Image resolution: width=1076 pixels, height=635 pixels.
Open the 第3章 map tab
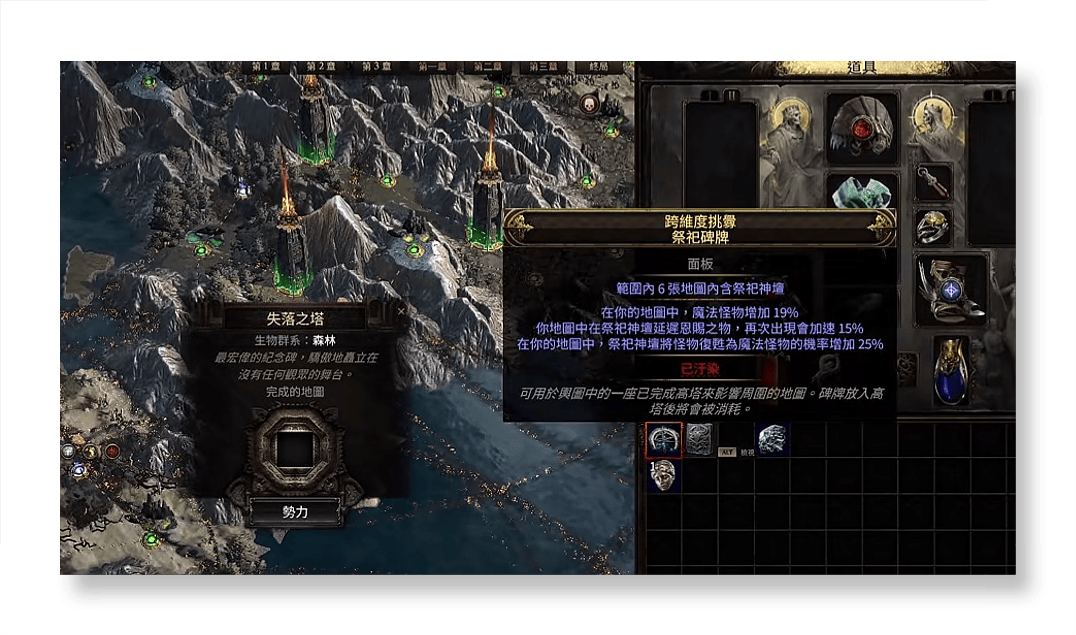tap(376, 67)
